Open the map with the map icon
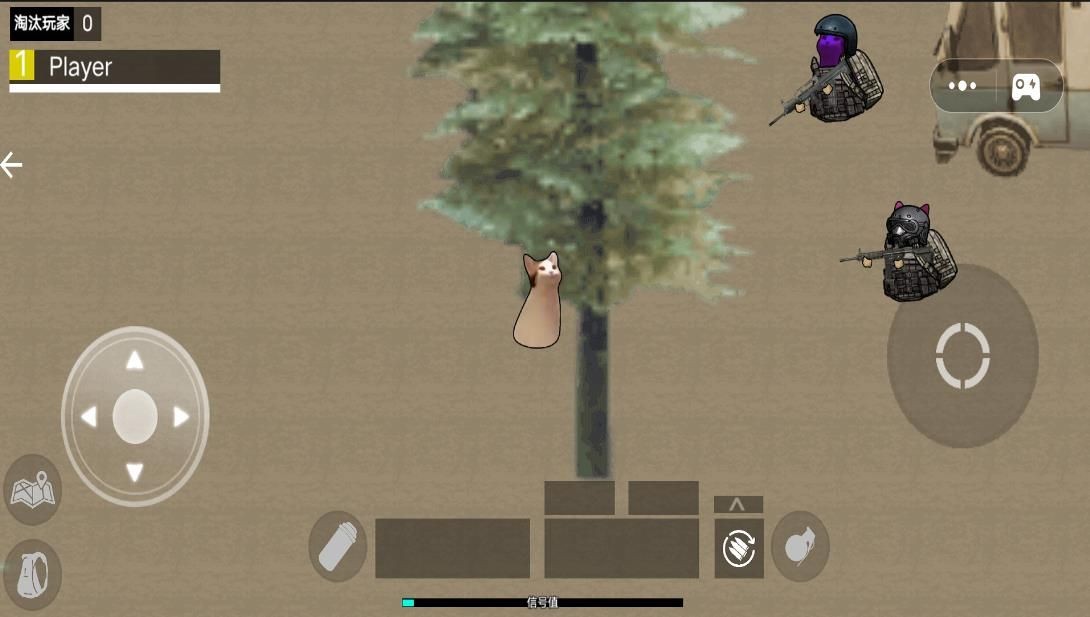Screen dimensions: 1090x617 (33, 490)
